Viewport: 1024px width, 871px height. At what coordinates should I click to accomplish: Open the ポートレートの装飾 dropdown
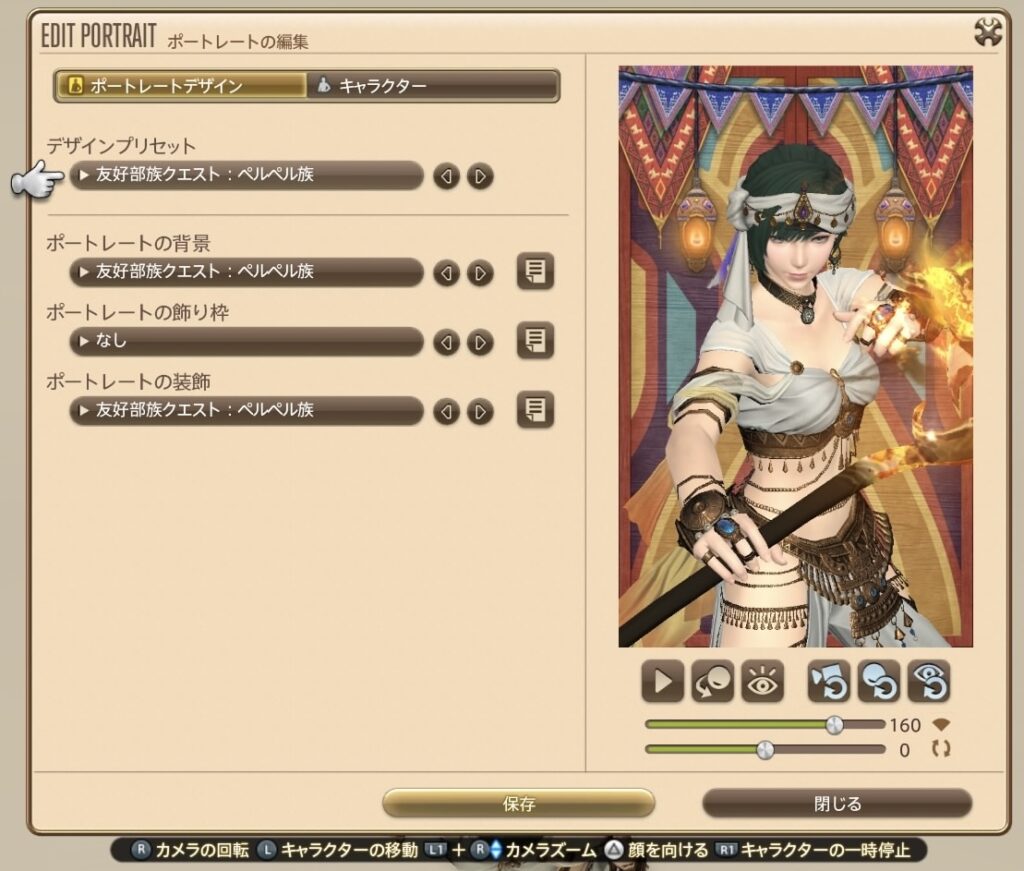pos(246,411)
